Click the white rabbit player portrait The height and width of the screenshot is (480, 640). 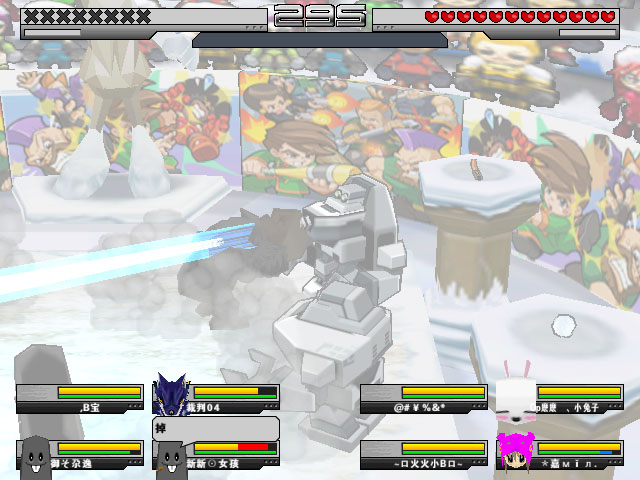coord(516,393)
